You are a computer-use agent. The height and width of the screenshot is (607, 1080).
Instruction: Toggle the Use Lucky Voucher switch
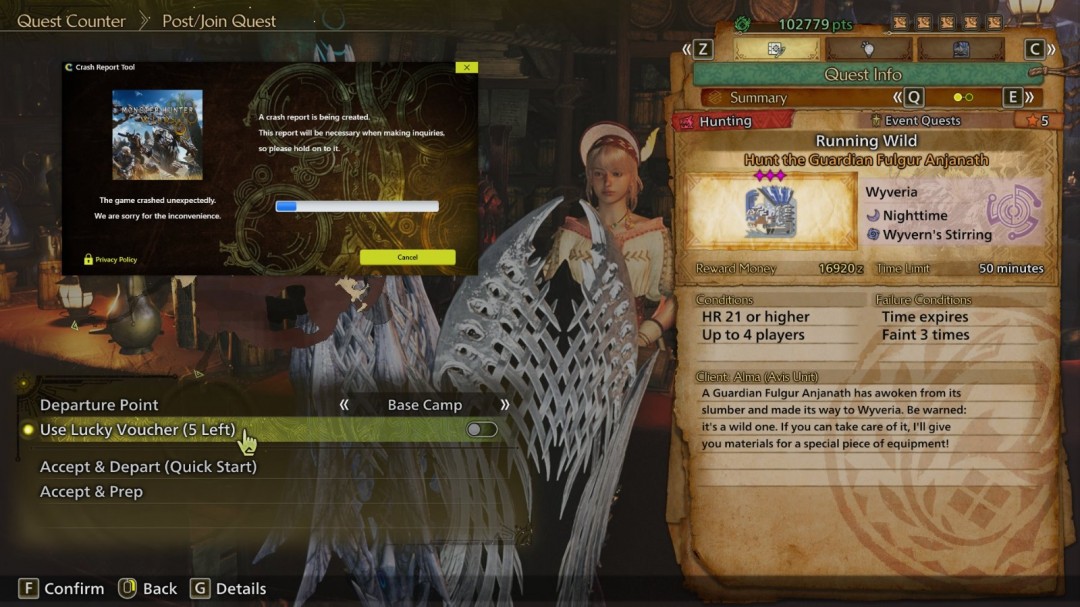(481, 430)
